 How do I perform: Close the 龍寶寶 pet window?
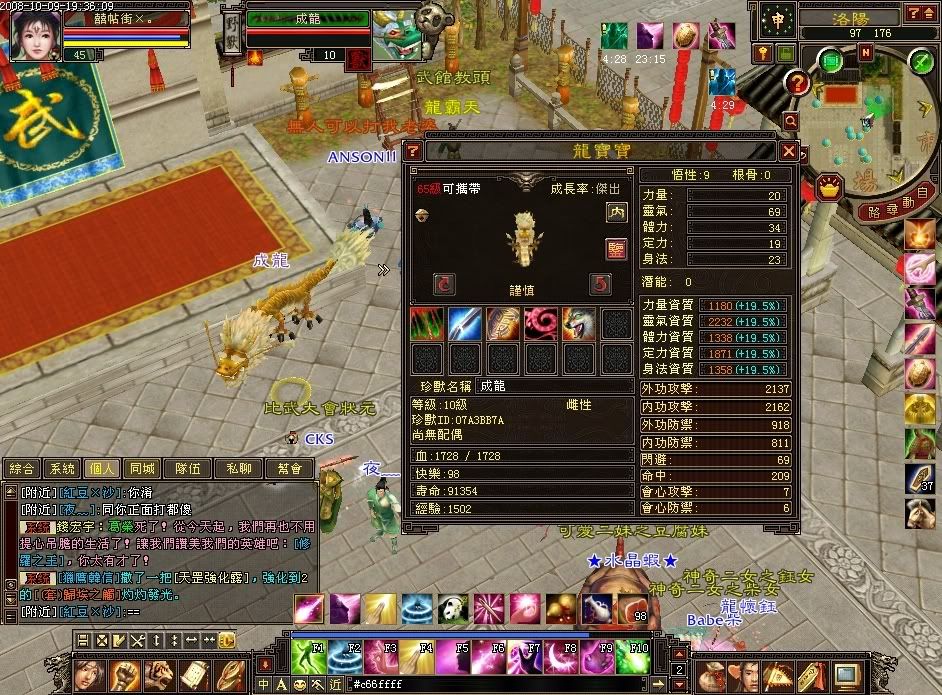click(789, 151)
